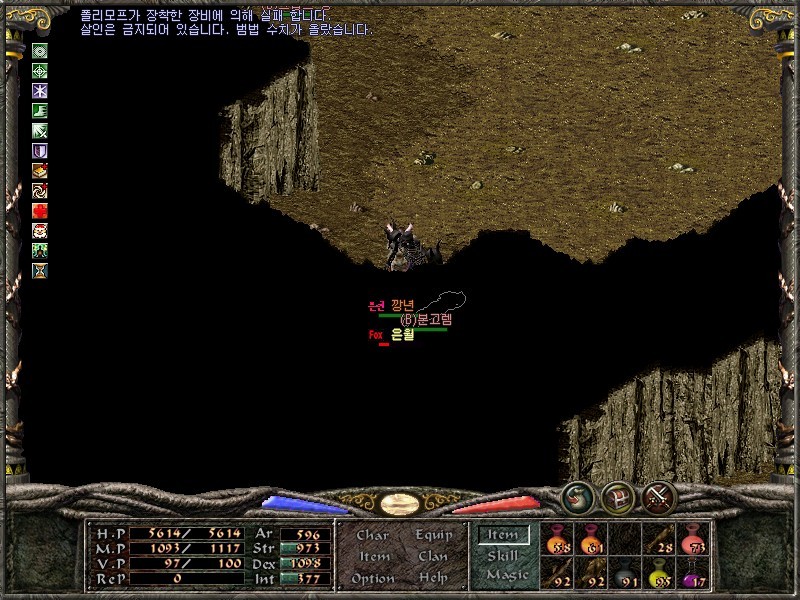Open the Clan menu

click(x=433, y=556)
